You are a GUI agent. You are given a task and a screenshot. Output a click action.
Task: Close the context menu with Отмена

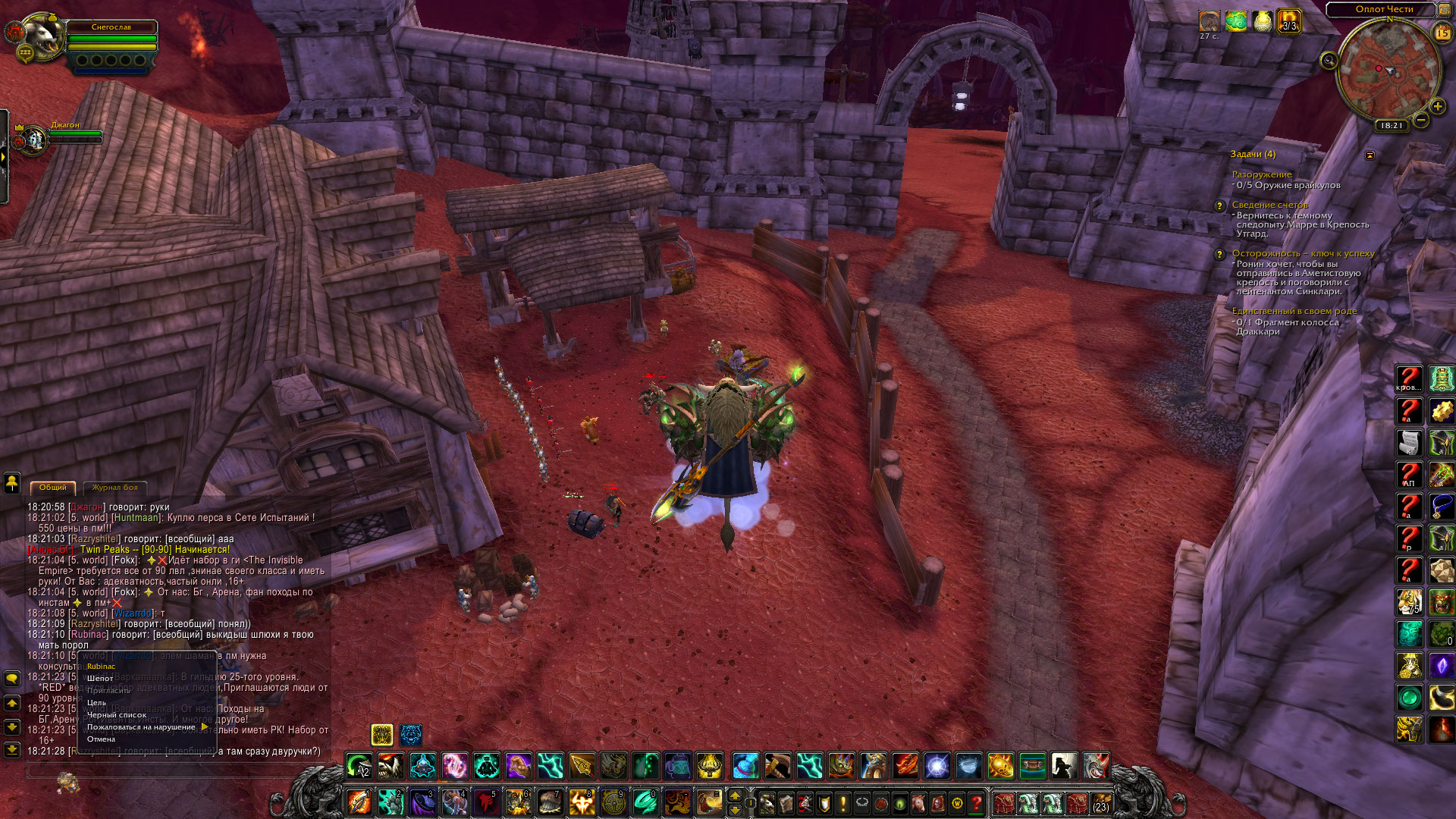point(101,739)
